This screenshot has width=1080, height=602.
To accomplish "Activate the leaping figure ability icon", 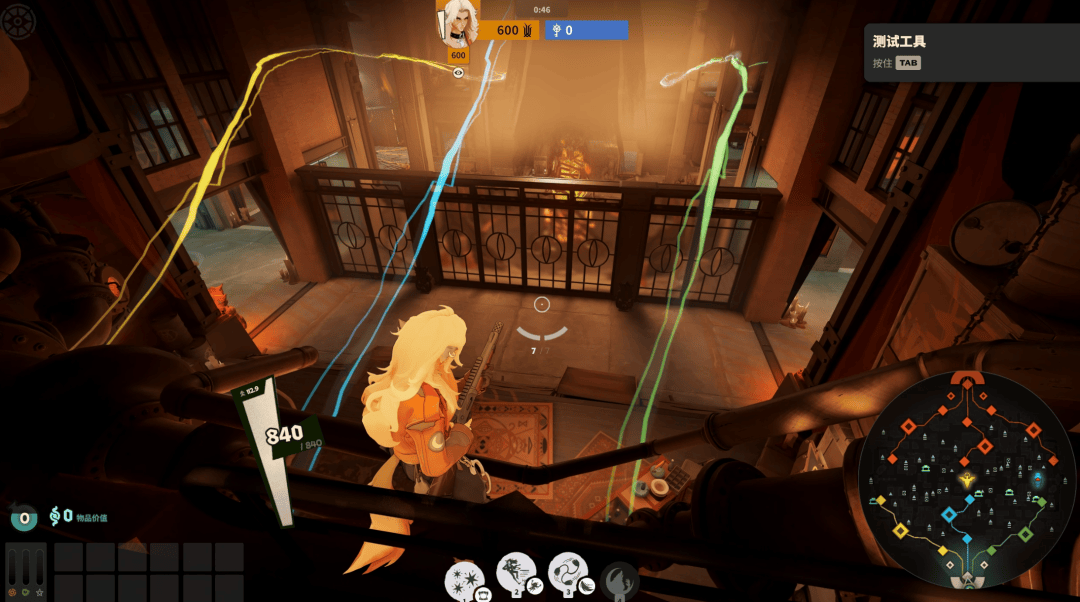I will coord(516,573).
